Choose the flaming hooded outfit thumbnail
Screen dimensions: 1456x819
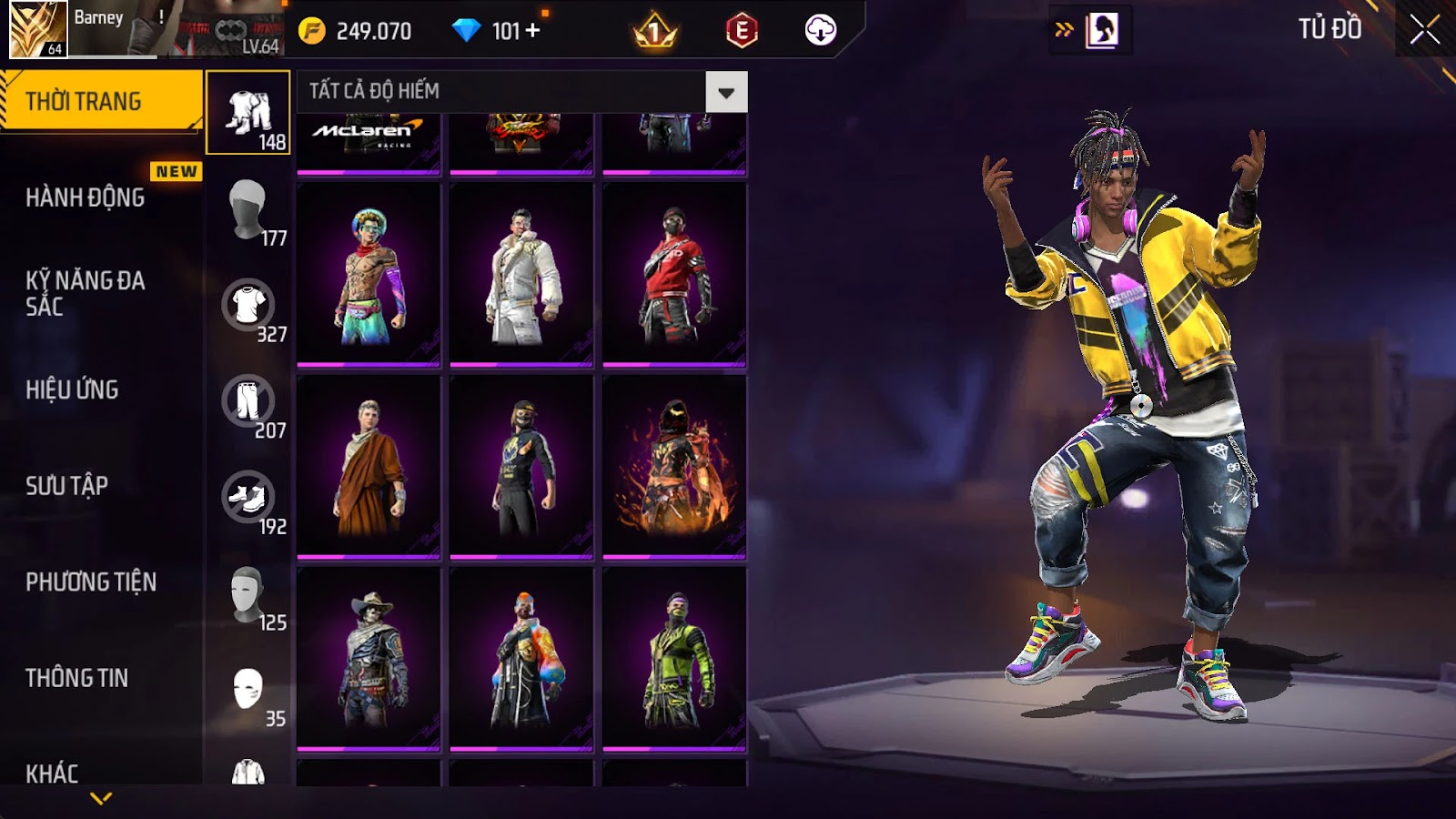pyautogui.click(x=674, y=467)
